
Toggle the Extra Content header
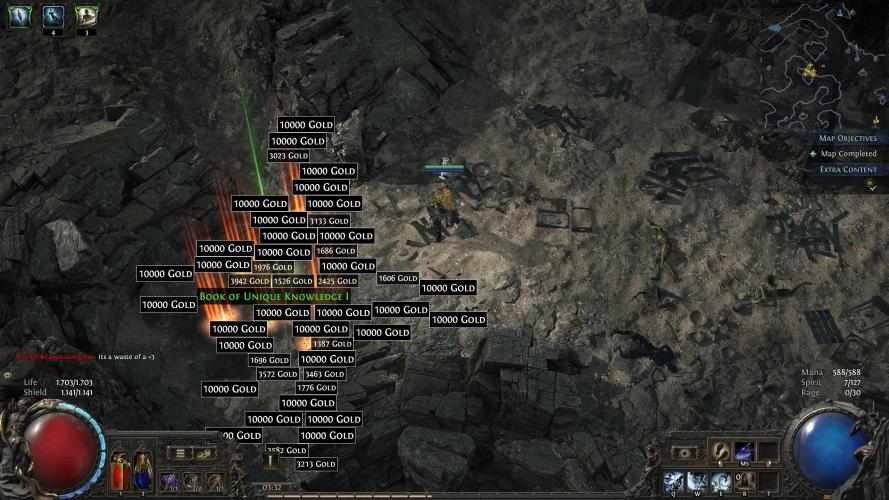coord(846,169)
